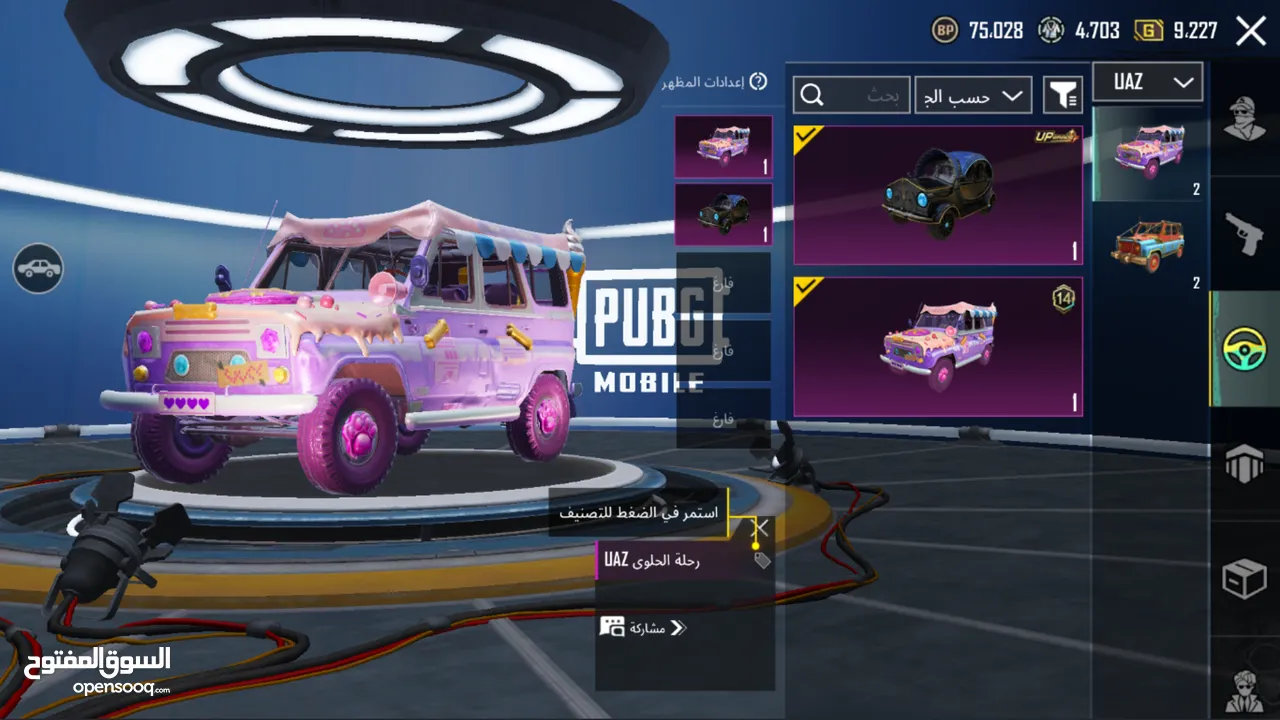Select the equipped black UAZ appearance slot
The width and height of the screenshot is (1280, 720).
point(723,214)
